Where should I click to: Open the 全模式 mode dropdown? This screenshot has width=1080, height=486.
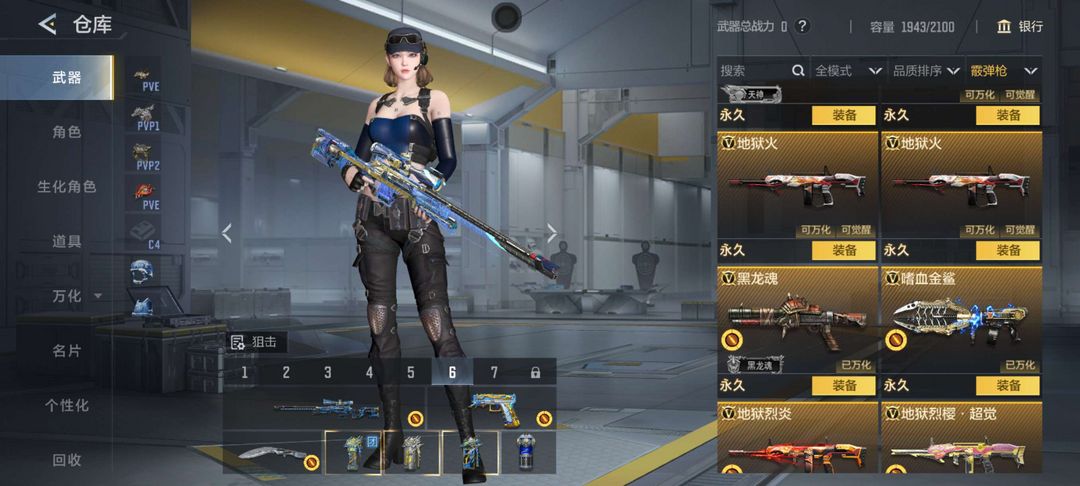click(x=848, y=71)
